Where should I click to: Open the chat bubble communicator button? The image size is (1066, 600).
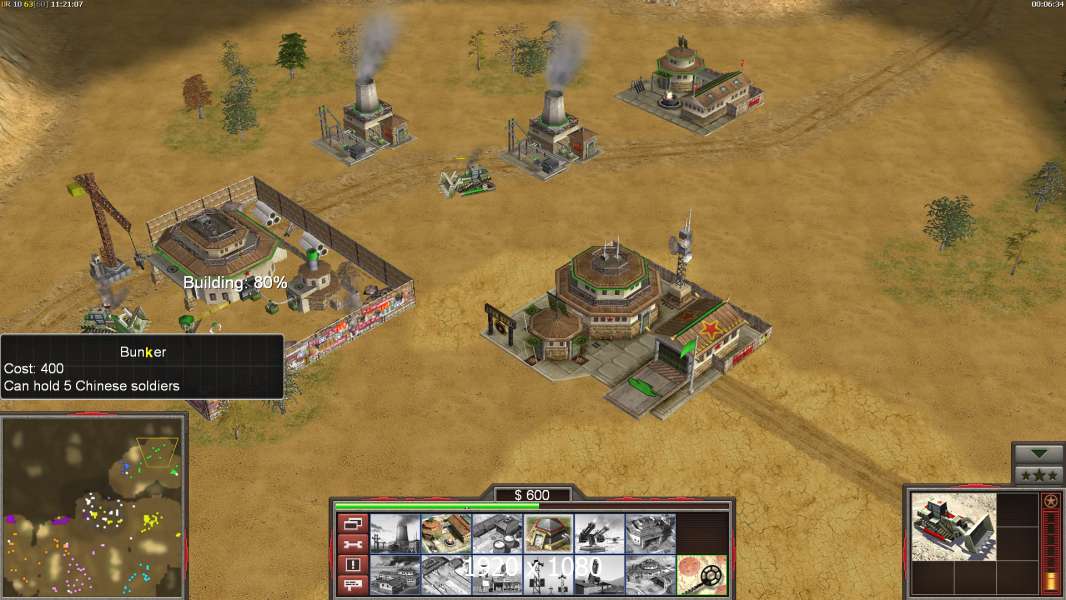353,585
